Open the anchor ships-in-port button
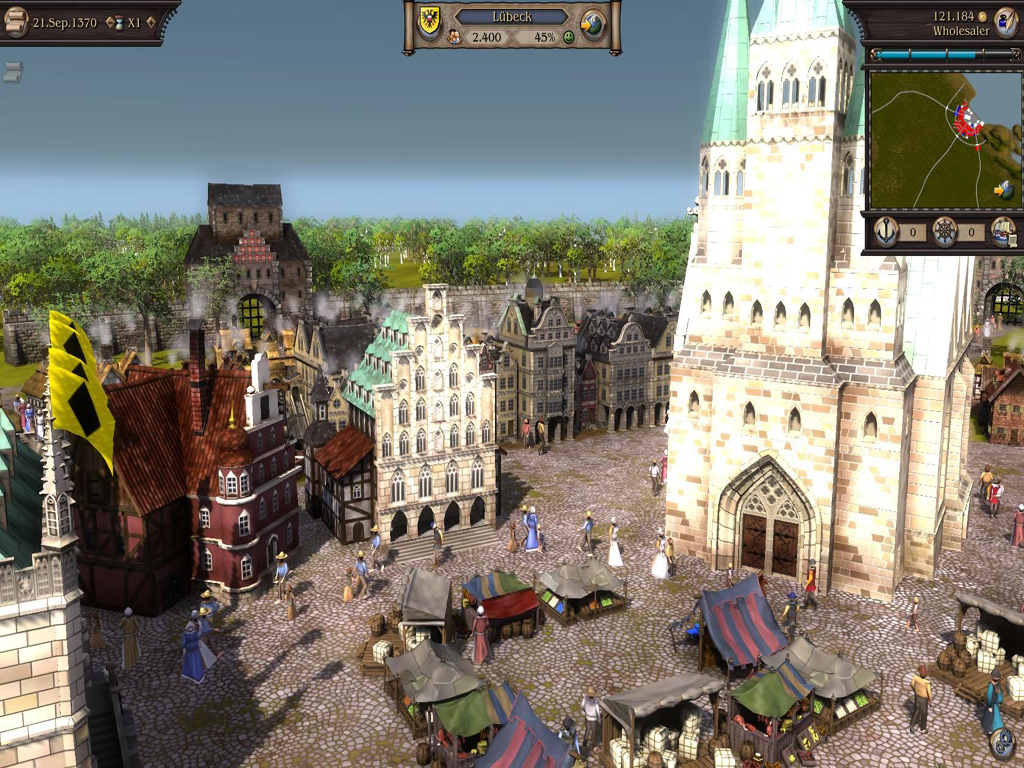Screen dimensions: 1024x768 click(886, 232)
